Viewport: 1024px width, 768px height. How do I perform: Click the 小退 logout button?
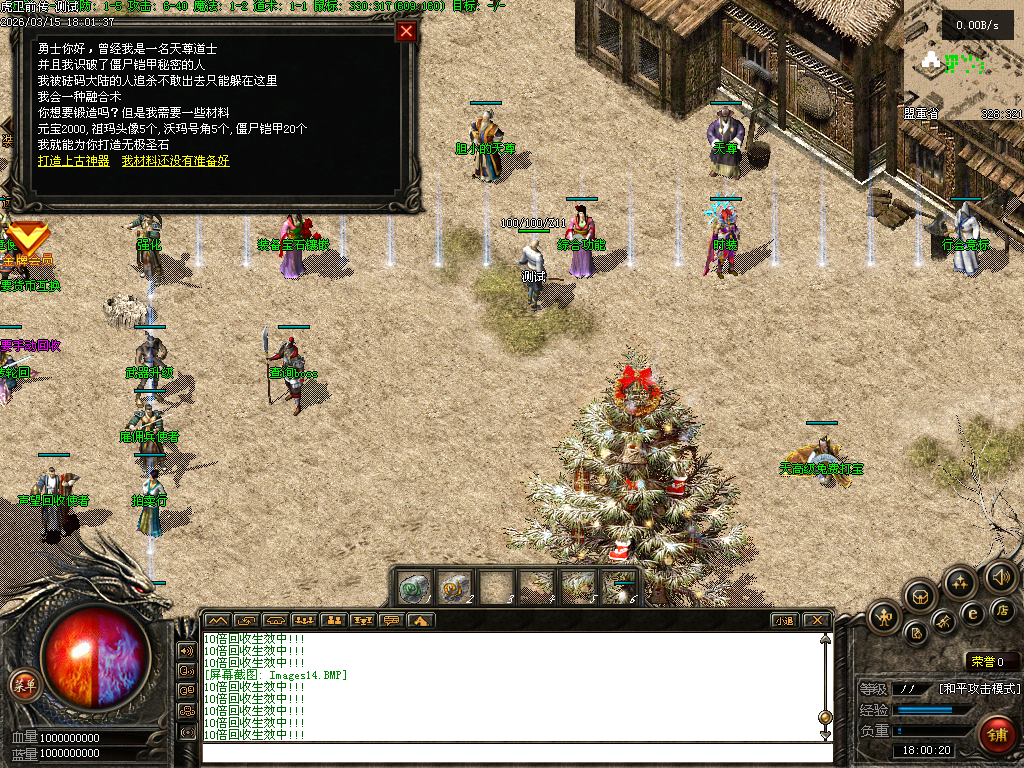point(784,621)
